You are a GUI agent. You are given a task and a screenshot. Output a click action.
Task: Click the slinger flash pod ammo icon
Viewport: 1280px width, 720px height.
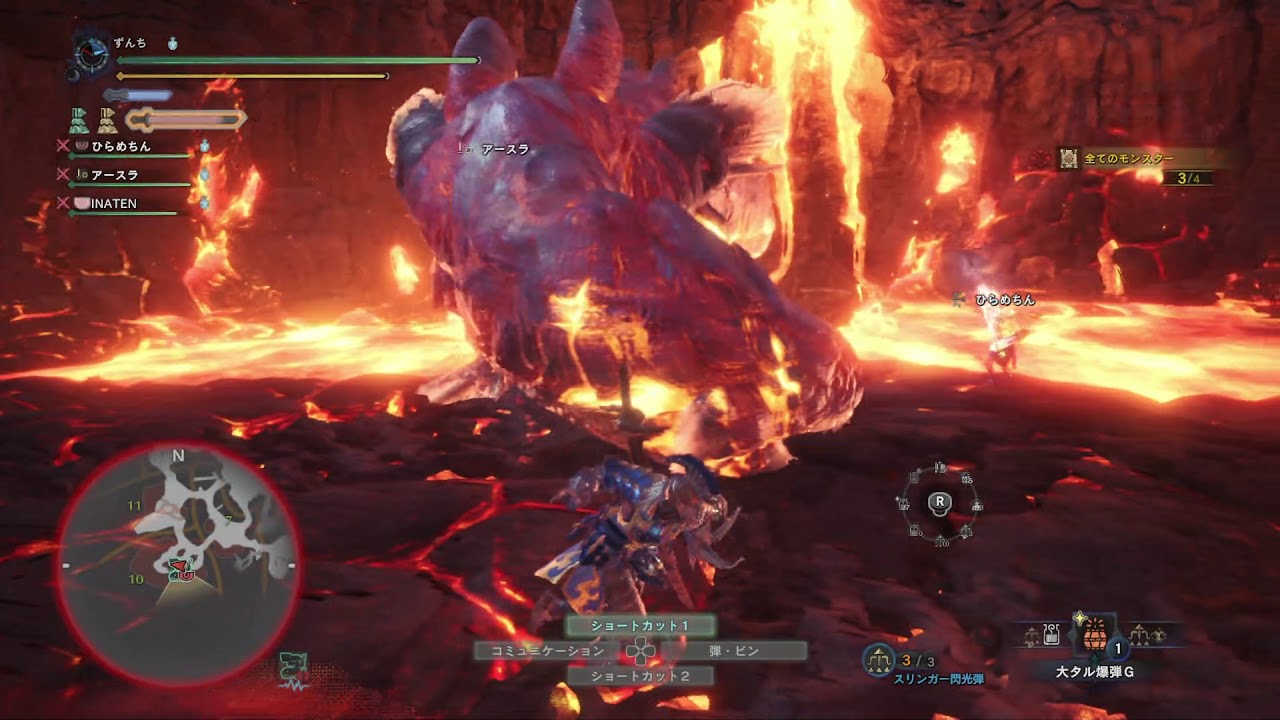tap(876, 658)
